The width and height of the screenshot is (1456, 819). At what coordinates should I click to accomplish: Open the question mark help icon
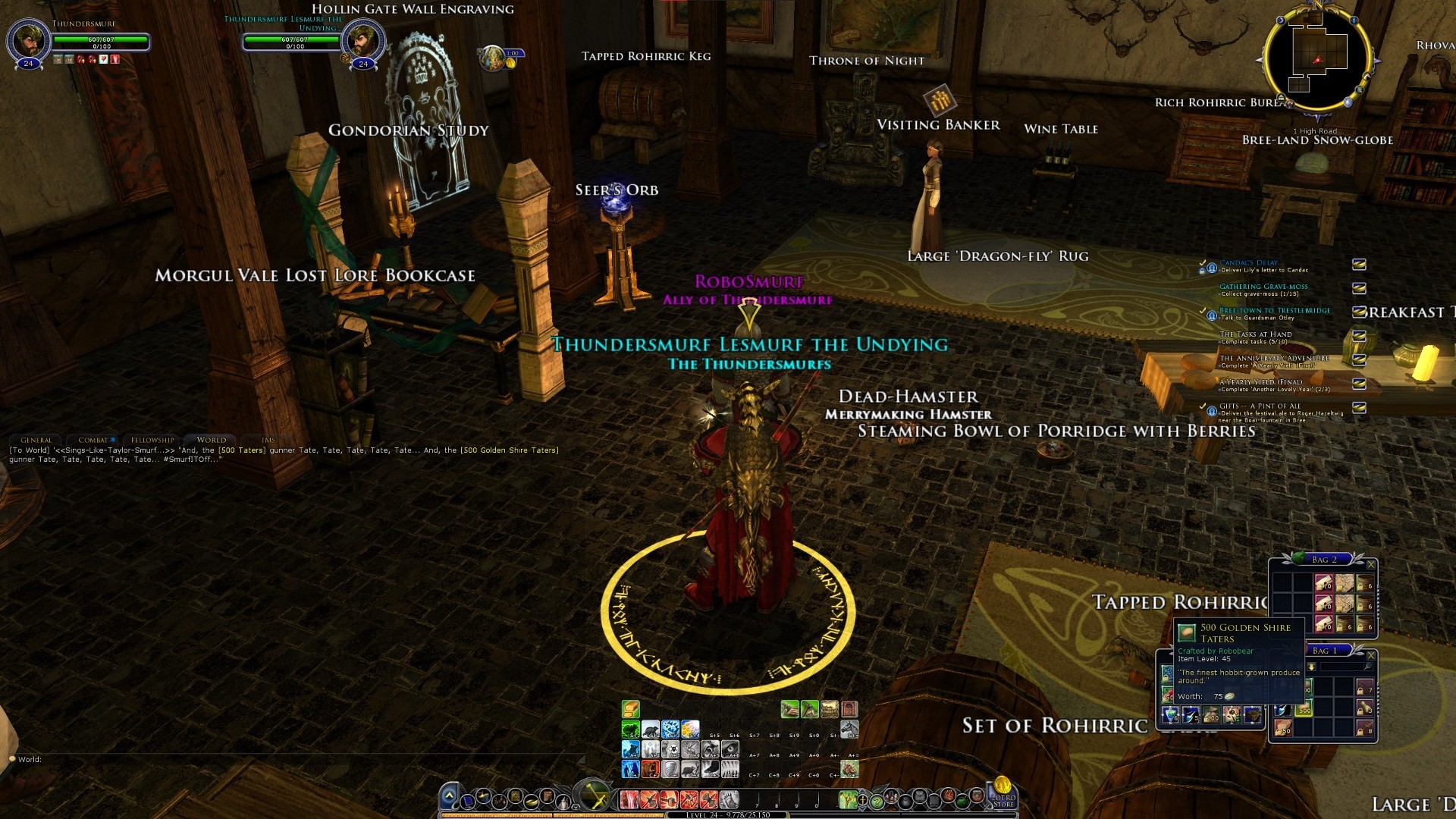877,801
